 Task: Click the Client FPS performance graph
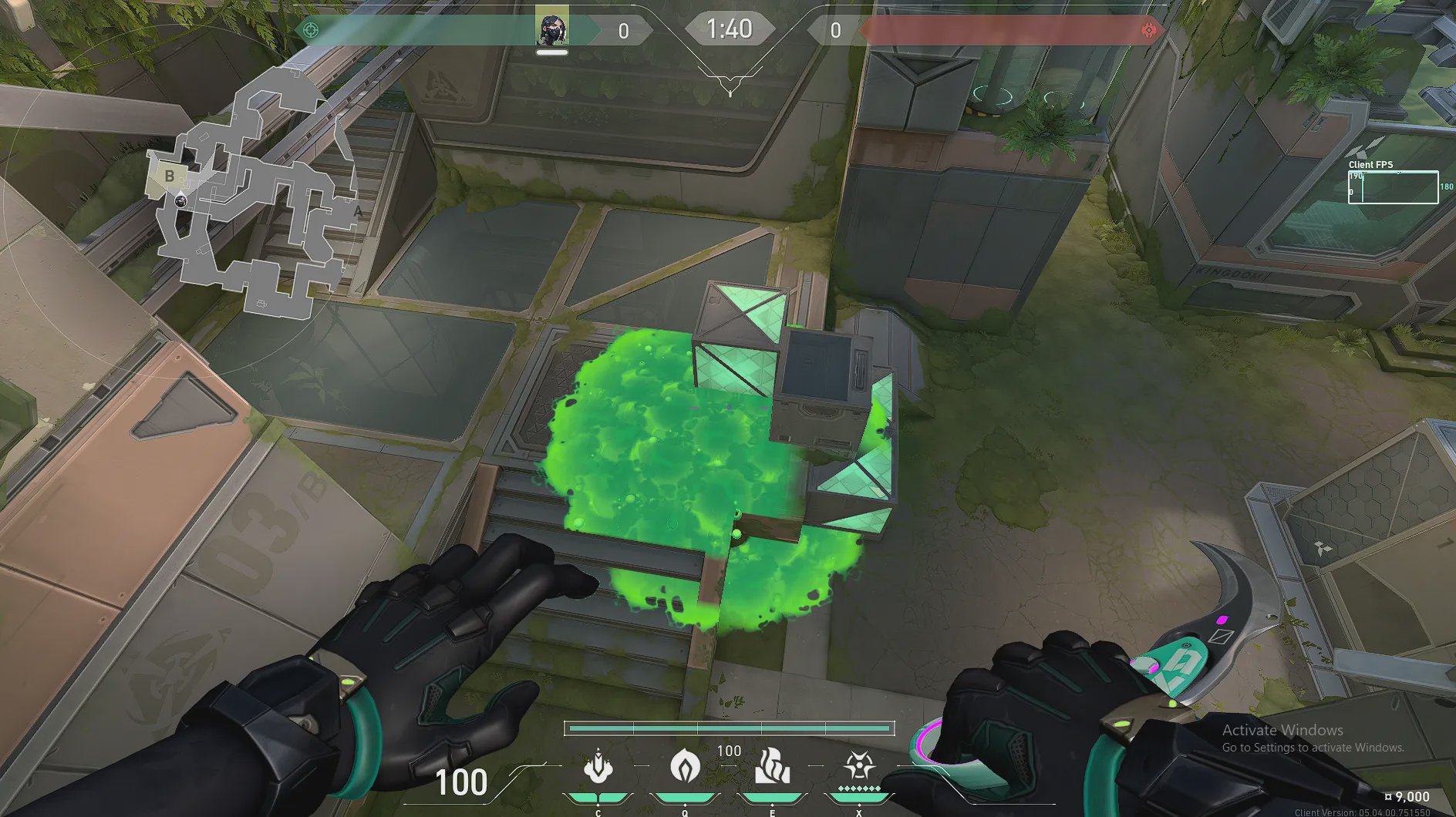coord(1393,187)
